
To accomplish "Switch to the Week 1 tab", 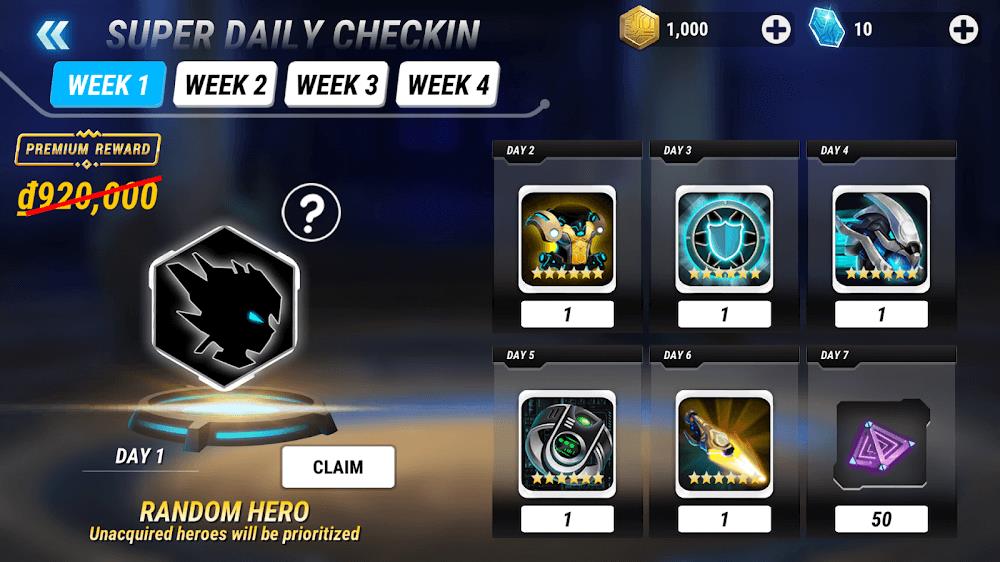I will click(108, 85).
